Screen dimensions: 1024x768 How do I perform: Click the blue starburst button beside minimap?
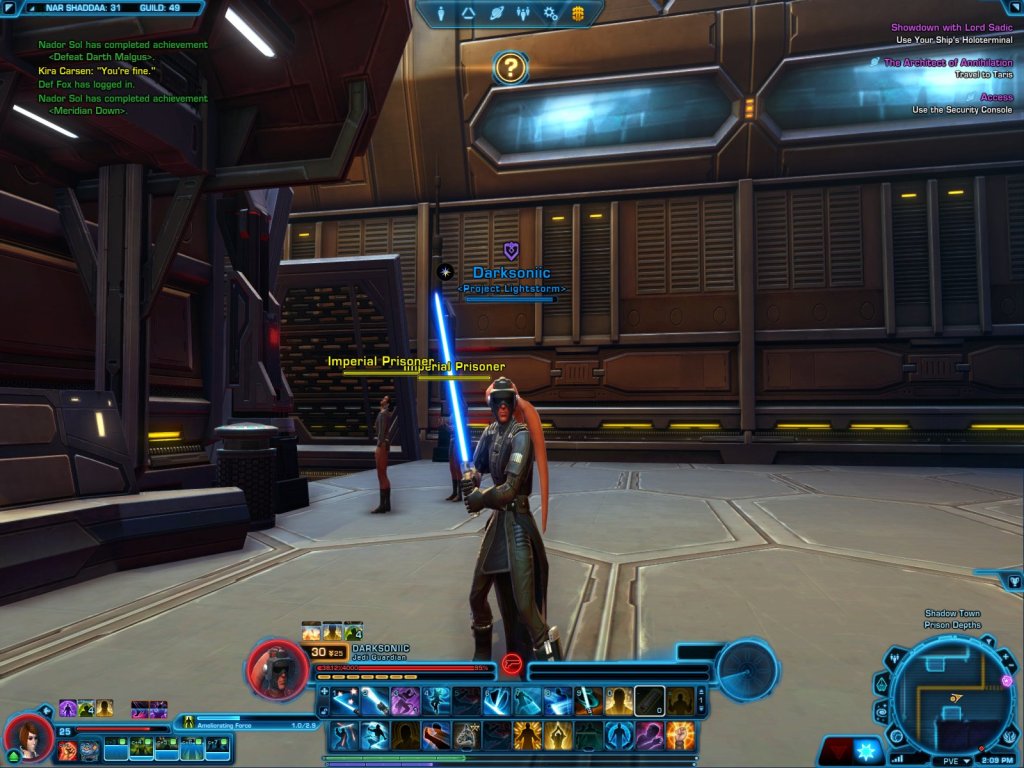click(867, 750)
